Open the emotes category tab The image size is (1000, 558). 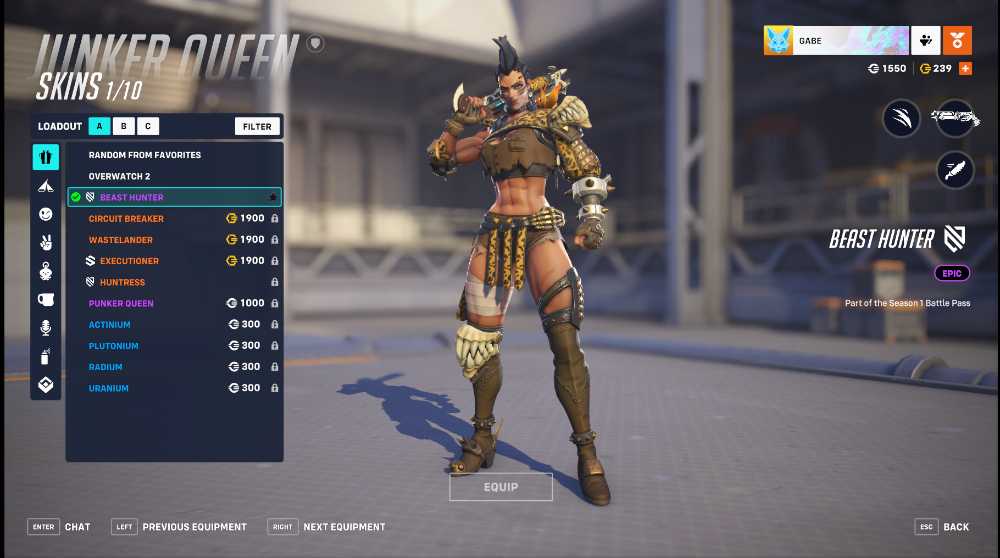[x=46, y=214]
